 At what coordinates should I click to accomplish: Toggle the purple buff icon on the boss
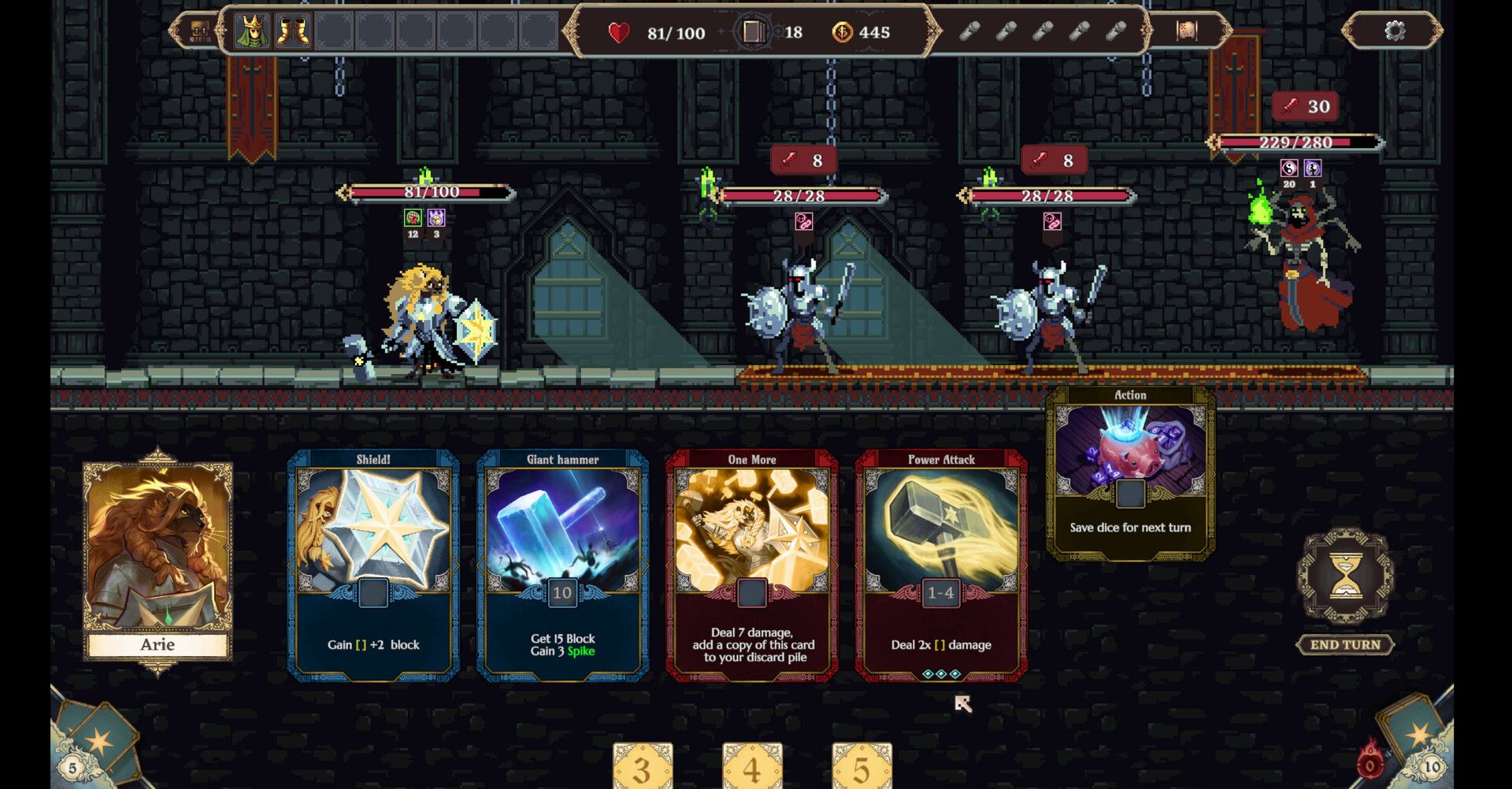[1312, 167]
